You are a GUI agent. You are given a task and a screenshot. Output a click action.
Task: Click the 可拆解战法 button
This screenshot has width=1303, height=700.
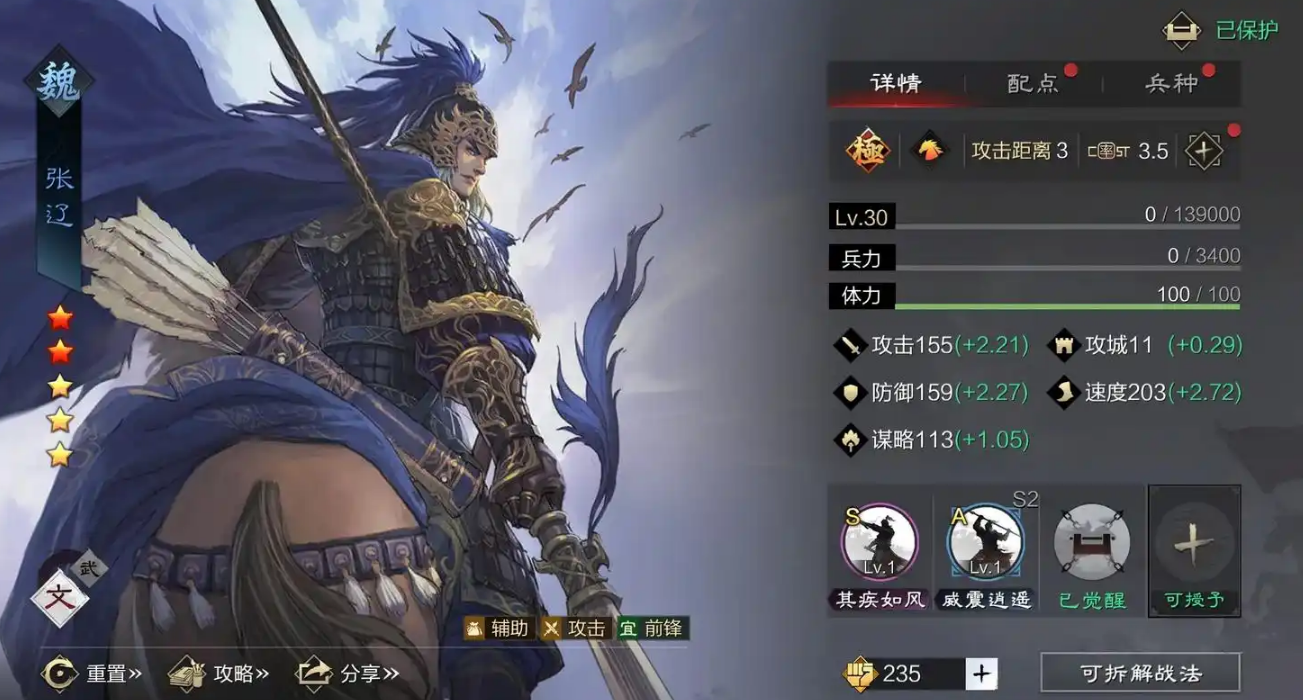click(1140, 673)
